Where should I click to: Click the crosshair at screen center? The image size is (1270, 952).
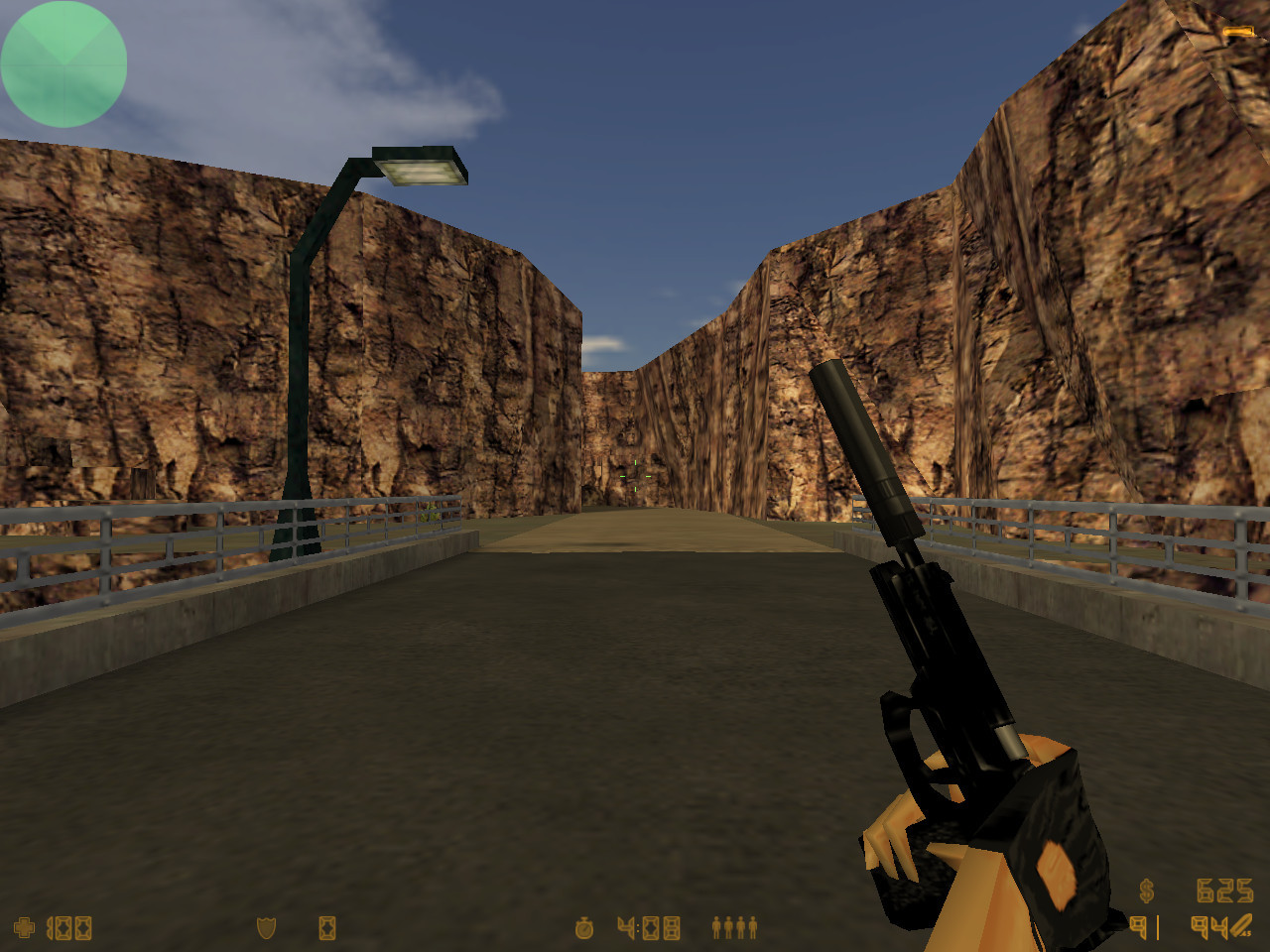point(635,476)
